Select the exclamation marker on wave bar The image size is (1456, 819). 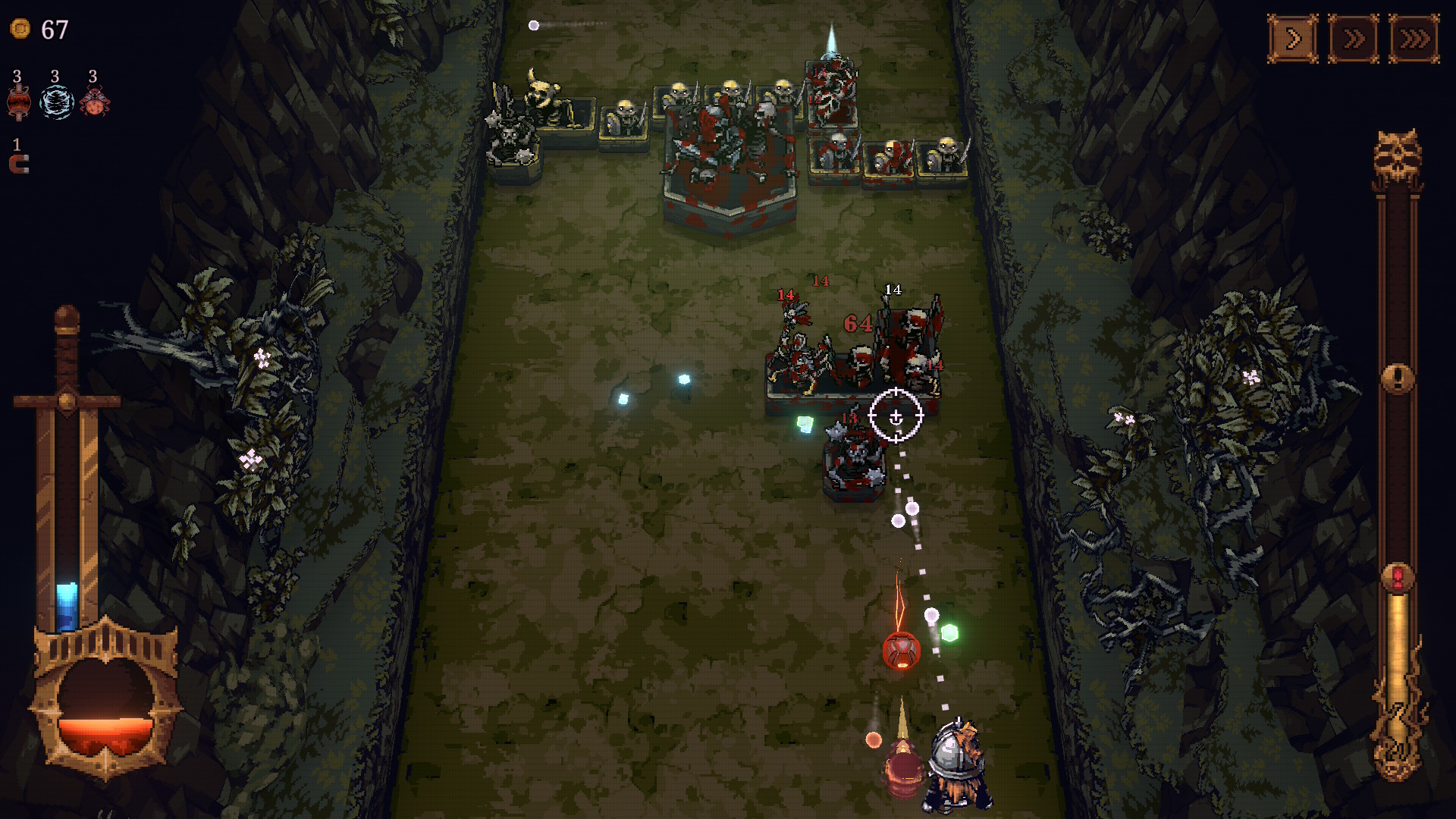[x=1397, y=377]
